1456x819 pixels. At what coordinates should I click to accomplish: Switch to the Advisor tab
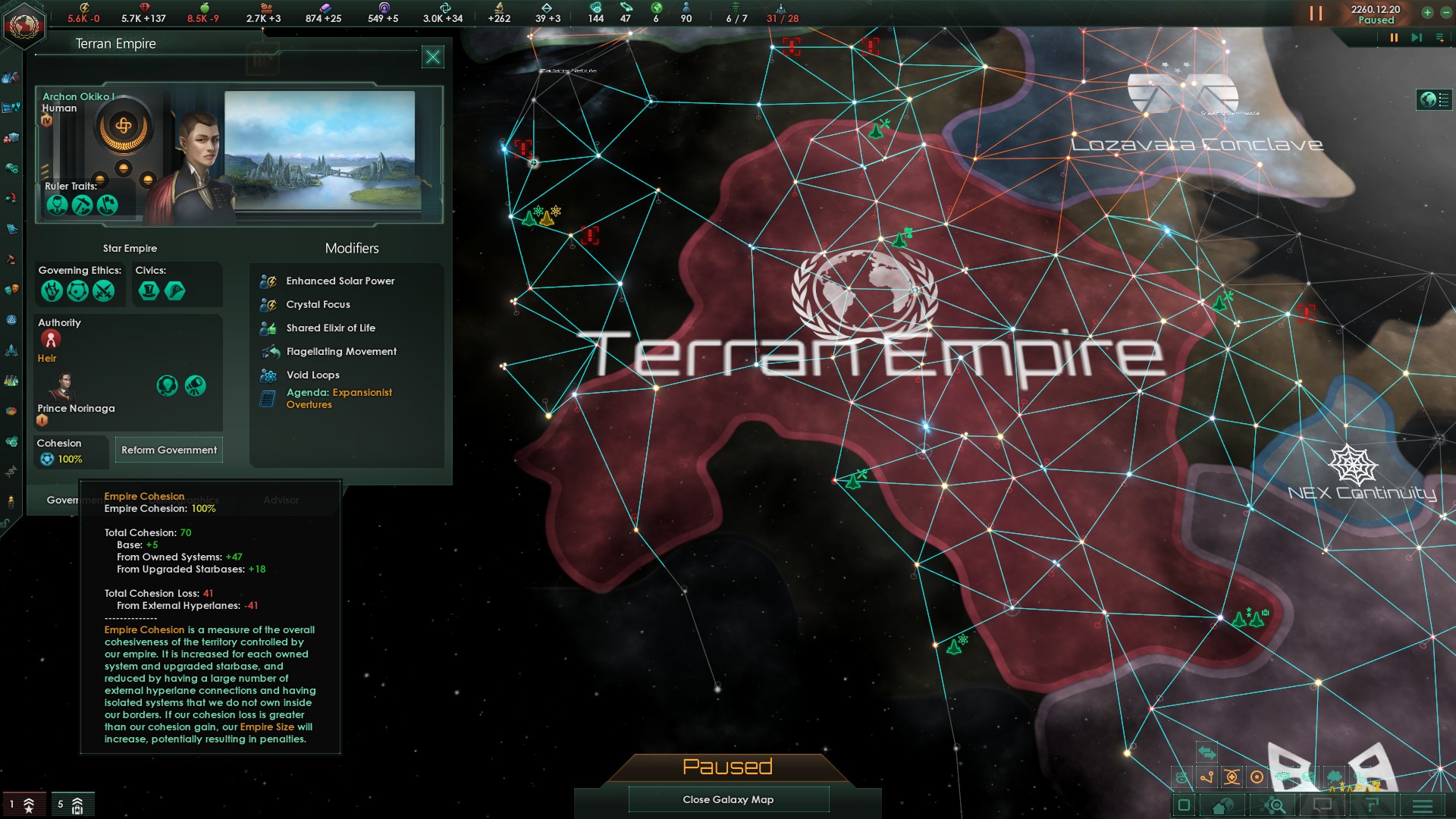[x=281, y=500]
